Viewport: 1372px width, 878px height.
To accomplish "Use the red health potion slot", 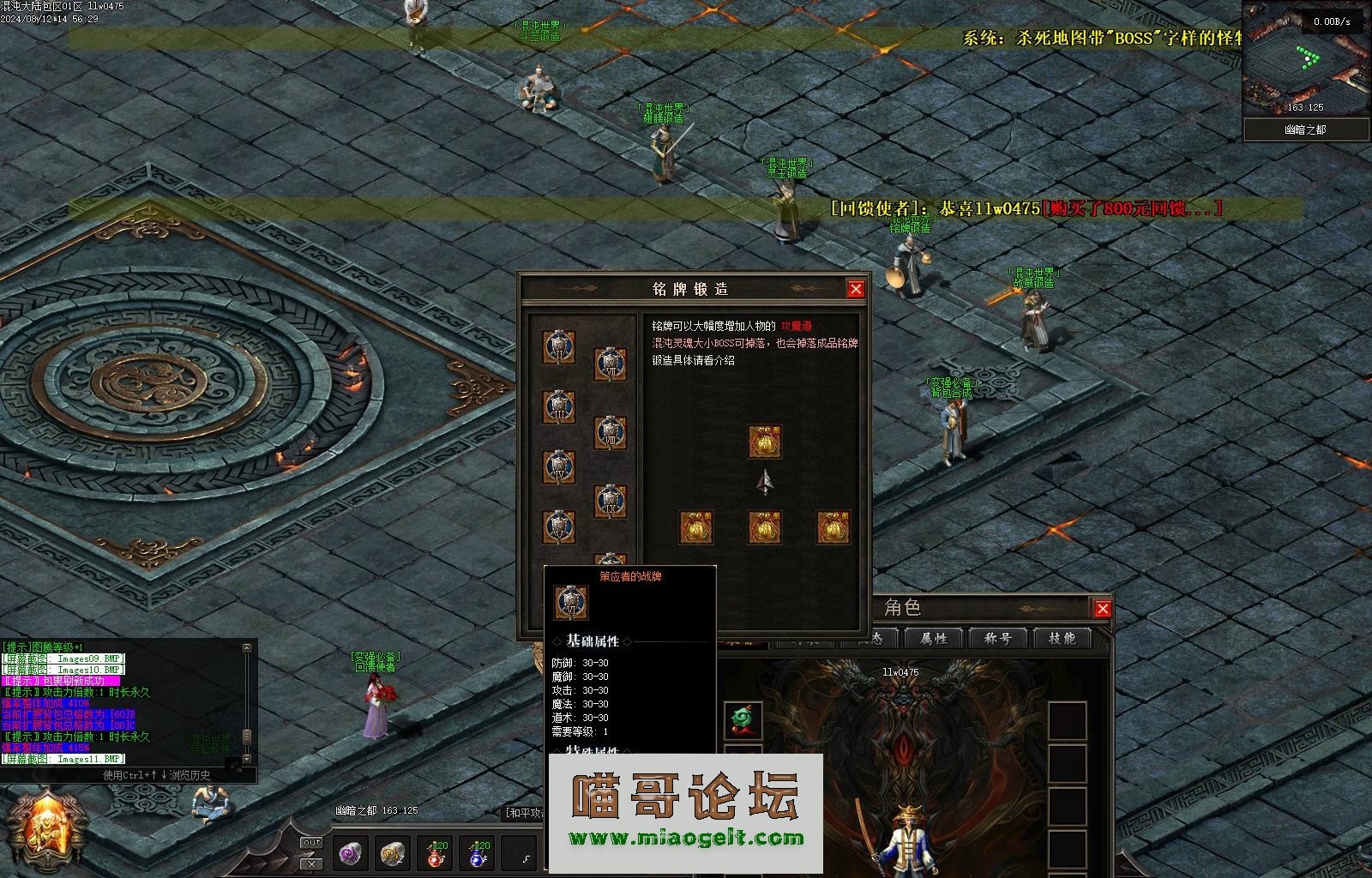I will pos(436,852).
